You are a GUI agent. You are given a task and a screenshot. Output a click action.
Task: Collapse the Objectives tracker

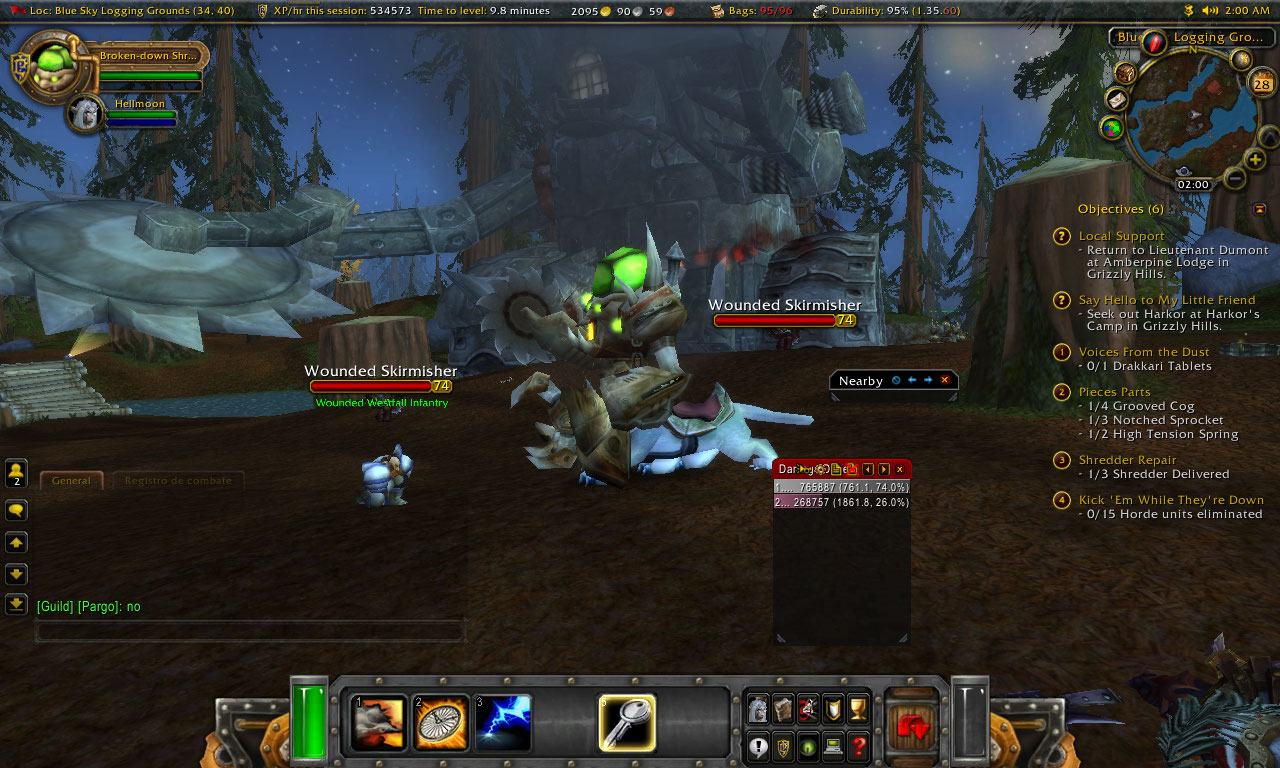pyautogui.click(x=1259, y=209)
